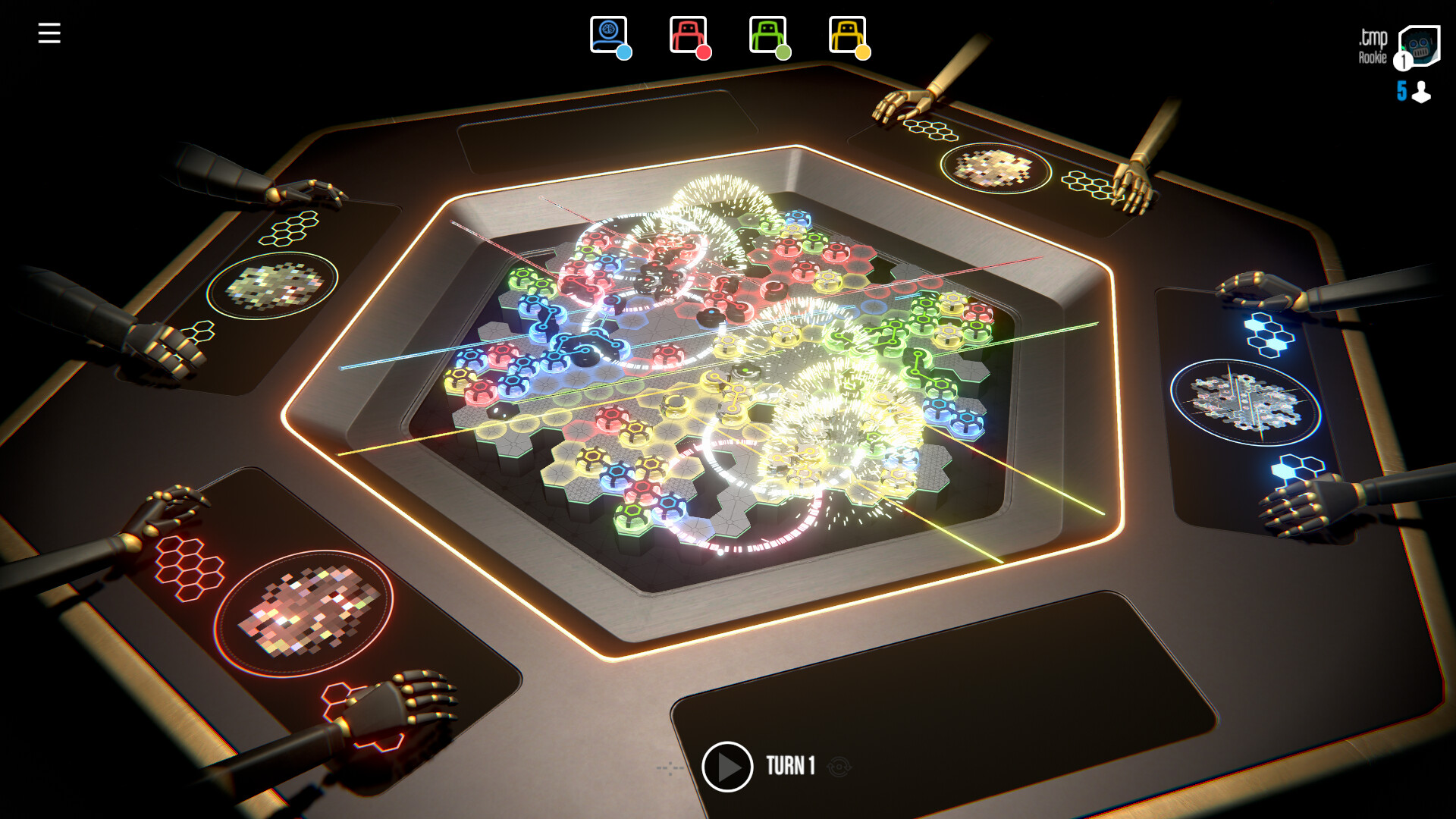The height and width of the screenshot is (819, 1456).
Task: Click the player count person icon
Action: click(1422, 92)
